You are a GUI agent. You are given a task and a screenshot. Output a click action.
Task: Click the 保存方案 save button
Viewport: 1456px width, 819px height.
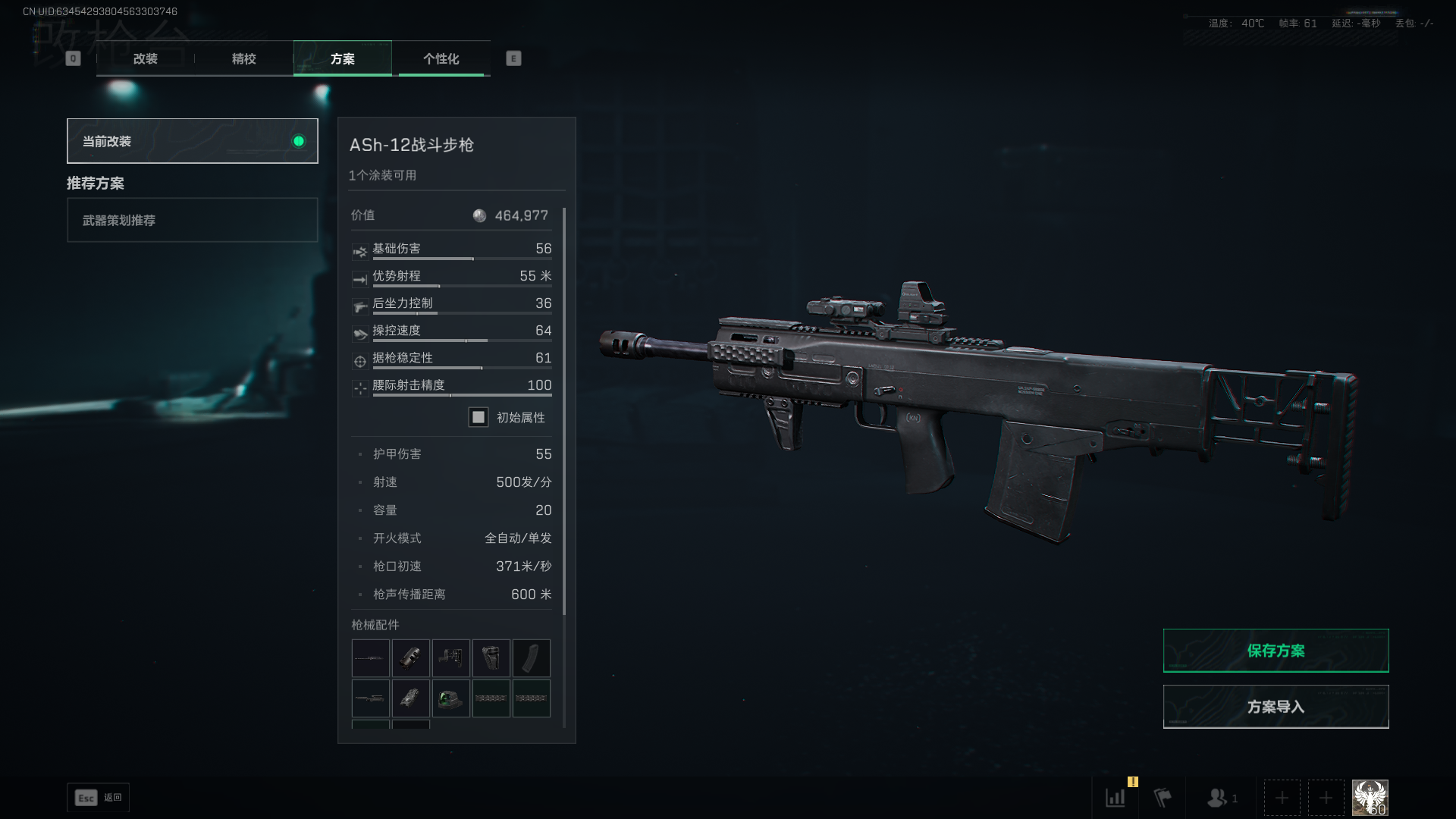click(x=1276, y=650)
